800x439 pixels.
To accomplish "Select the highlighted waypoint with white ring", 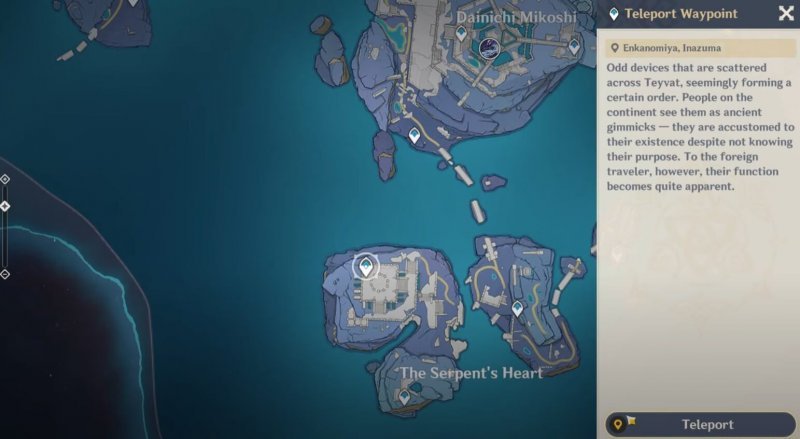I will tap(367, 266).
